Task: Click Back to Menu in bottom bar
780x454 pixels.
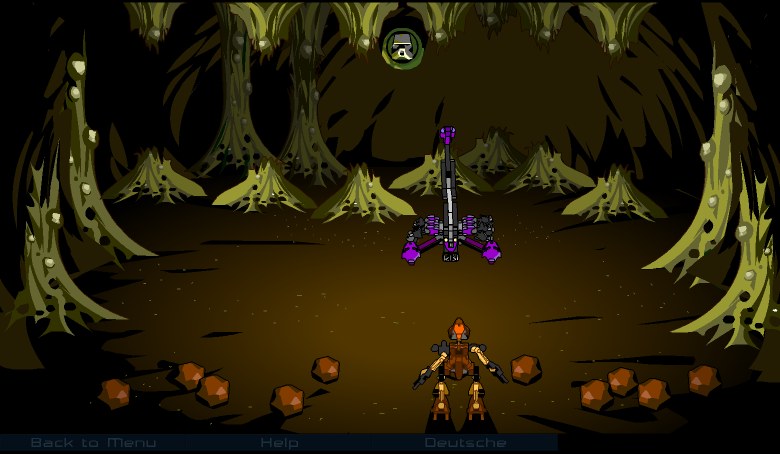Action: pos(93,442)
